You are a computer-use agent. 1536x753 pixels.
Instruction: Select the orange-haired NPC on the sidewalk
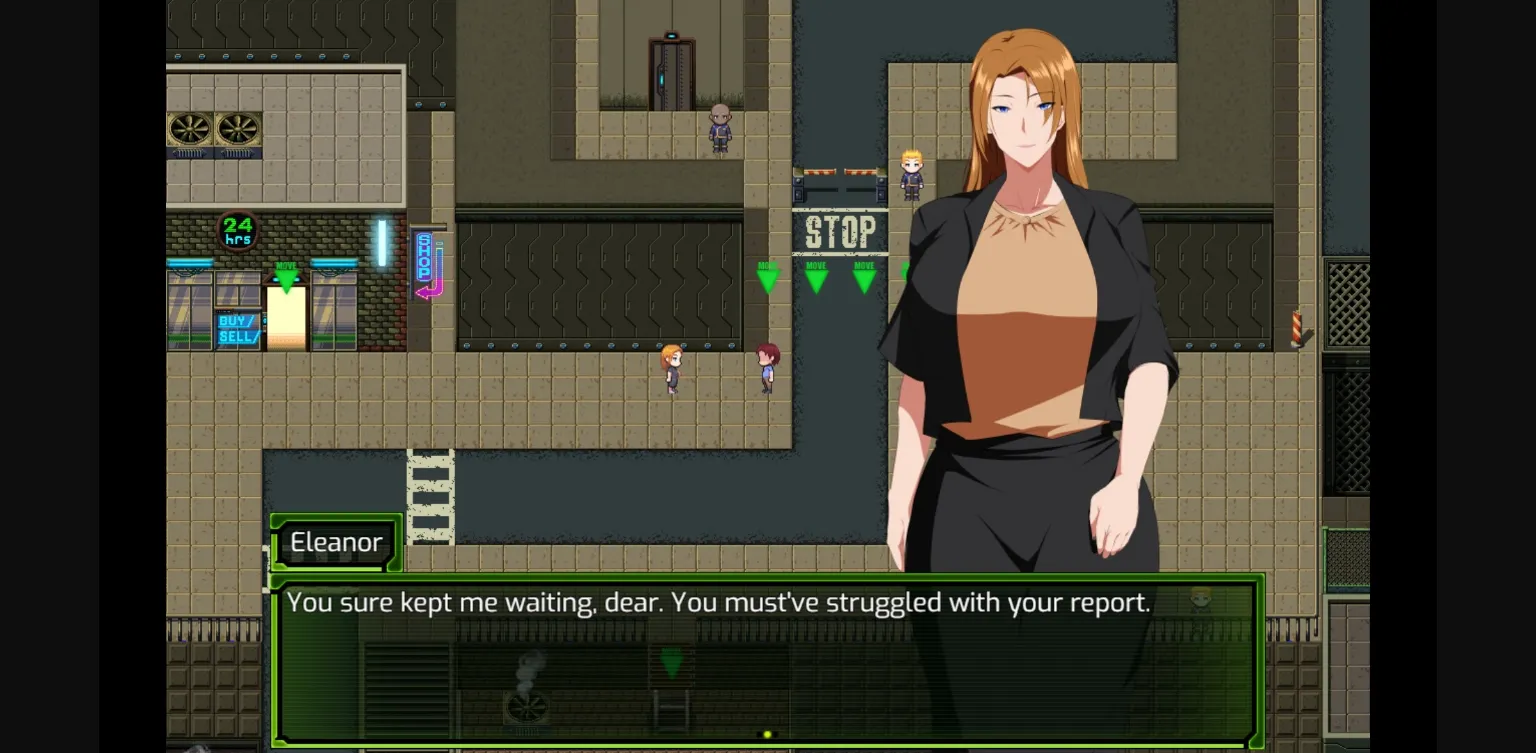[671, 369]
